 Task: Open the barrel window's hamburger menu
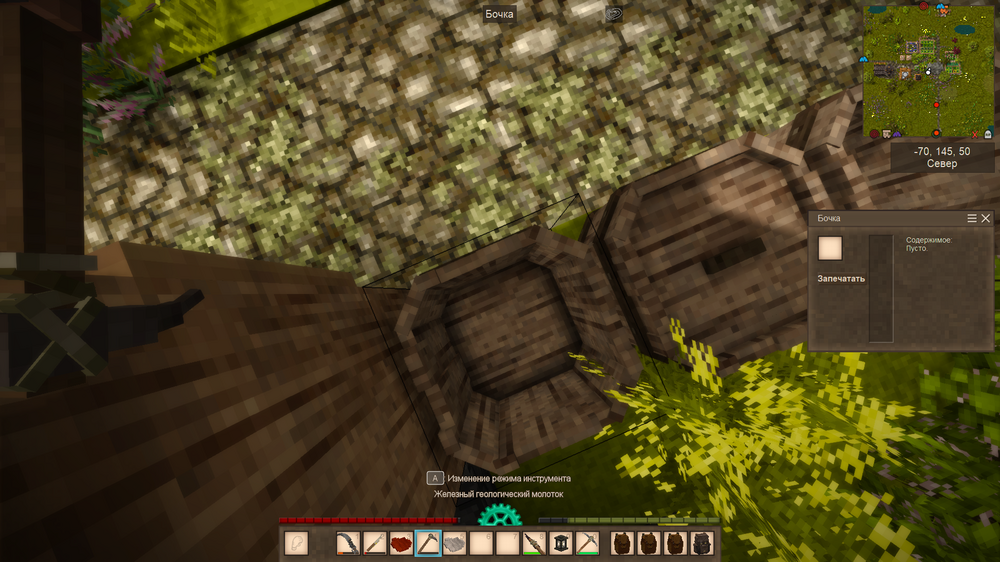[972, 218]
